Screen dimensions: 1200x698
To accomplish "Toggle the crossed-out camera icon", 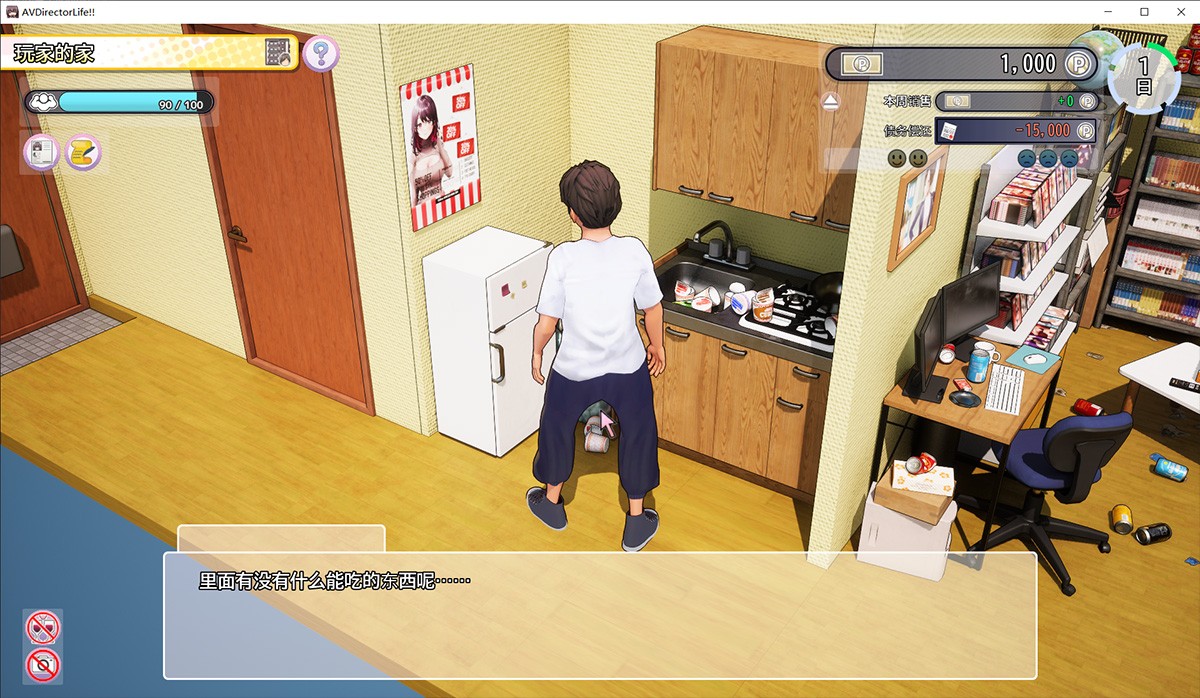I will [43, 664].
